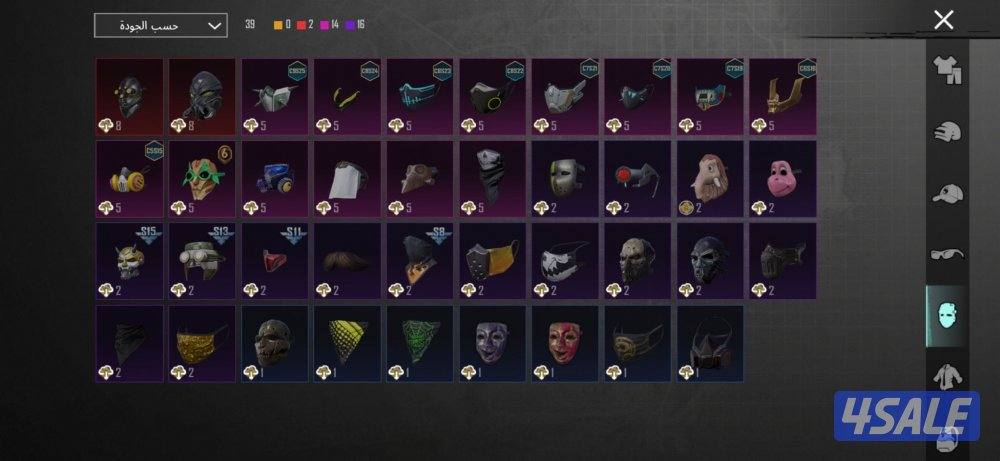Screen dimensions: 1000x461
Task: Select the S15 golden horned skull mask
Action: click(x=130, y=261)
